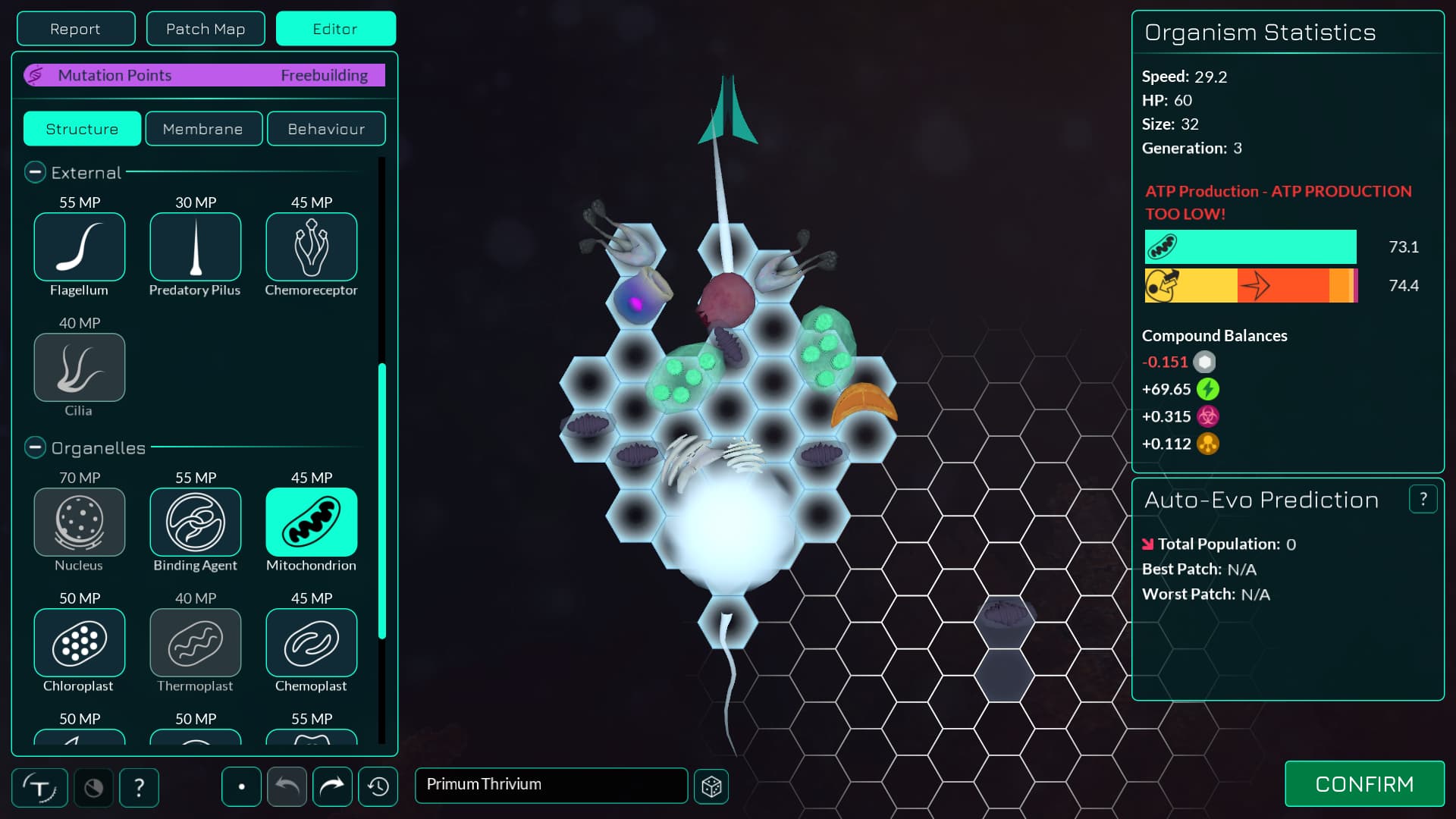The width and height of the screenshot is (1456, 819).
Task: Redo the last action
Action: (332, 786)
